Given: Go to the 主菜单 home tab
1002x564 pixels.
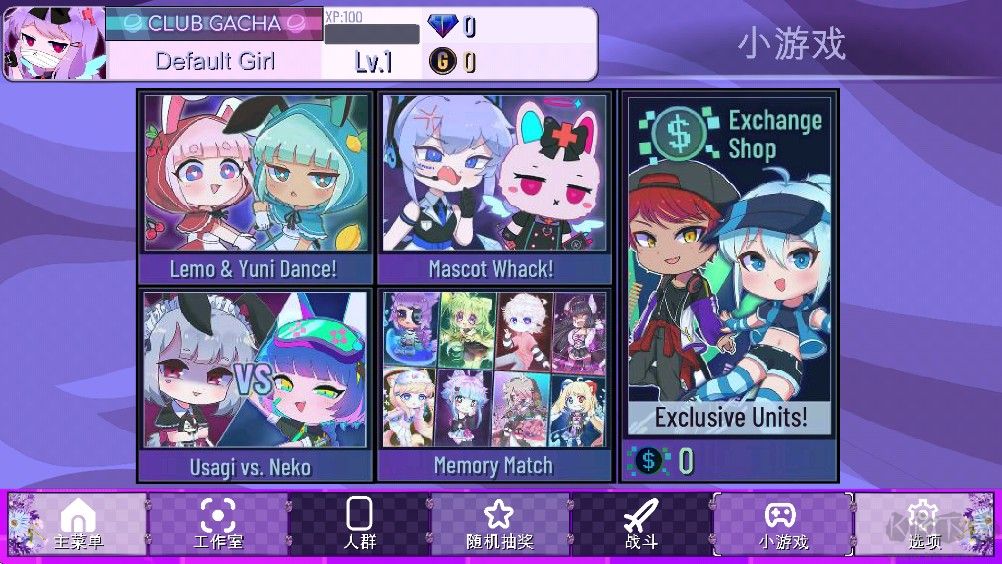Looking at the screenshot, I should 78,525.
